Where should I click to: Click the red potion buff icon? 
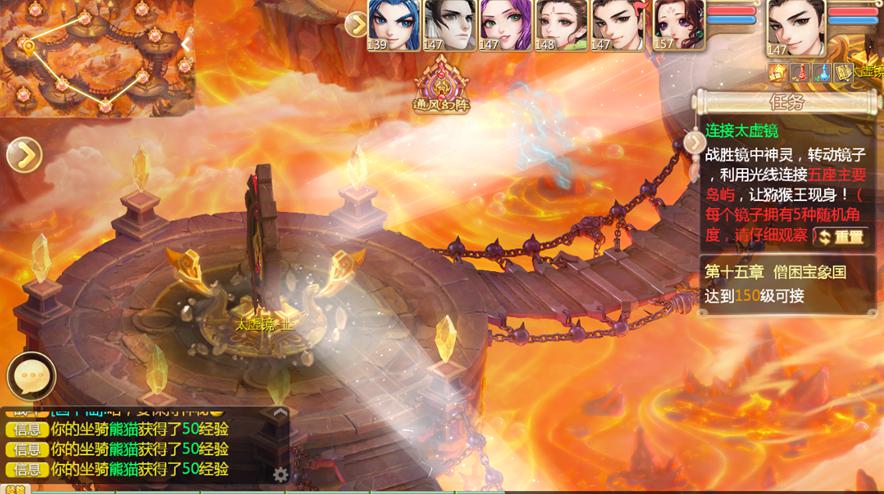click(799, 72)
